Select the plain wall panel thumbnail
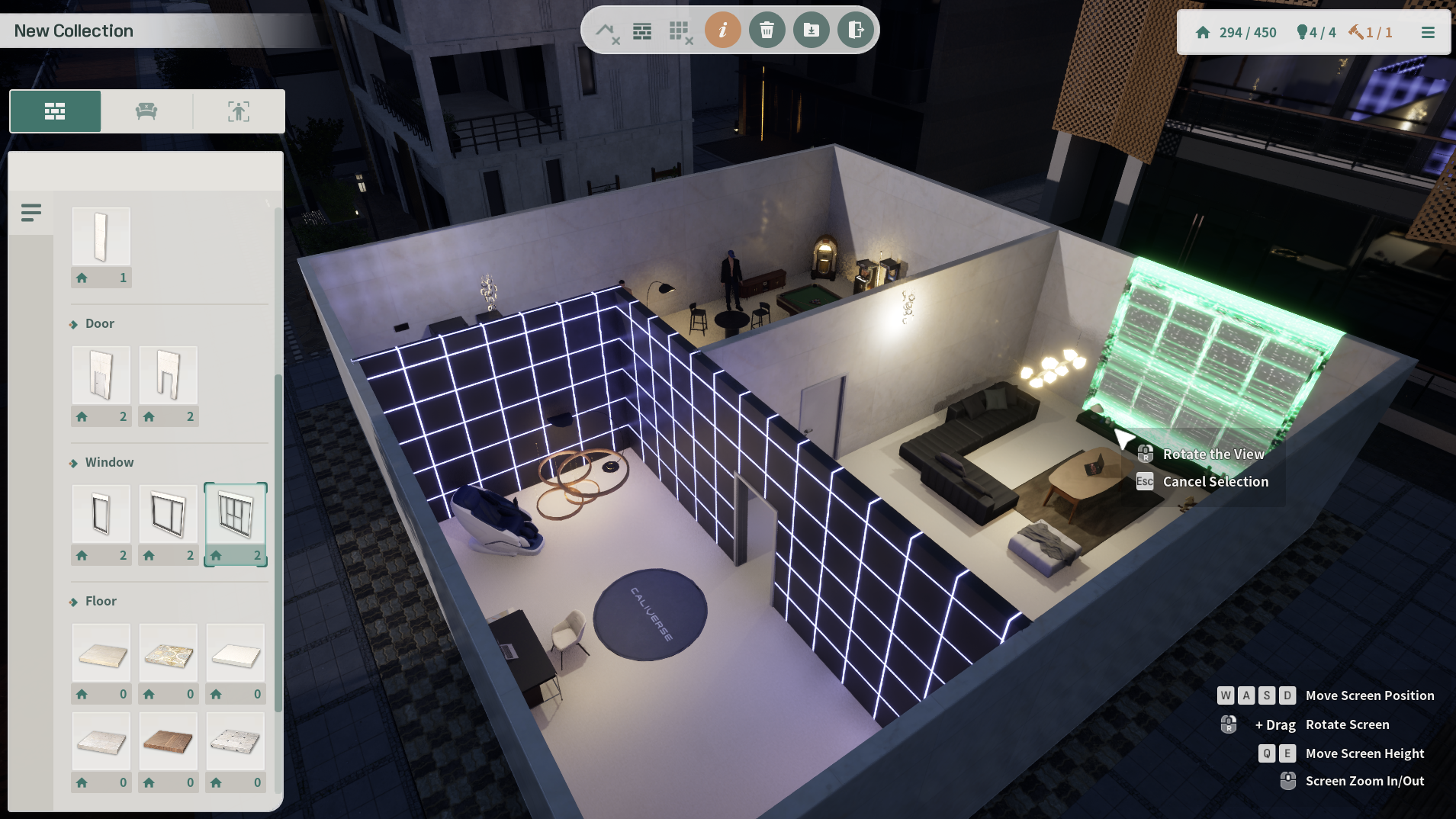The height and width of the screenshot is (819, 1456). point(101,236)
